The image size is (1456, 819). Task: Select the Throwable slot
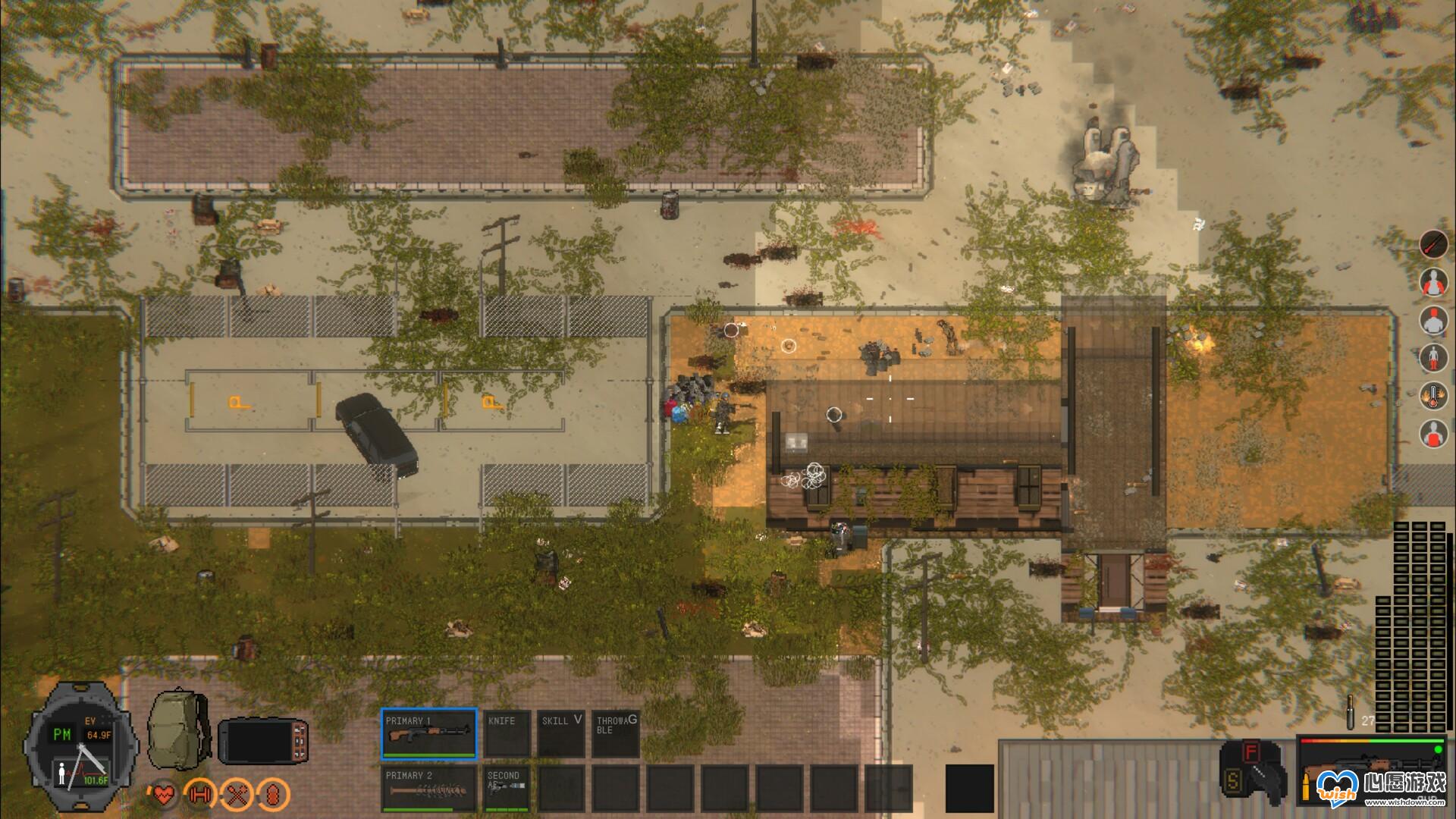click(x=616, y=734)
